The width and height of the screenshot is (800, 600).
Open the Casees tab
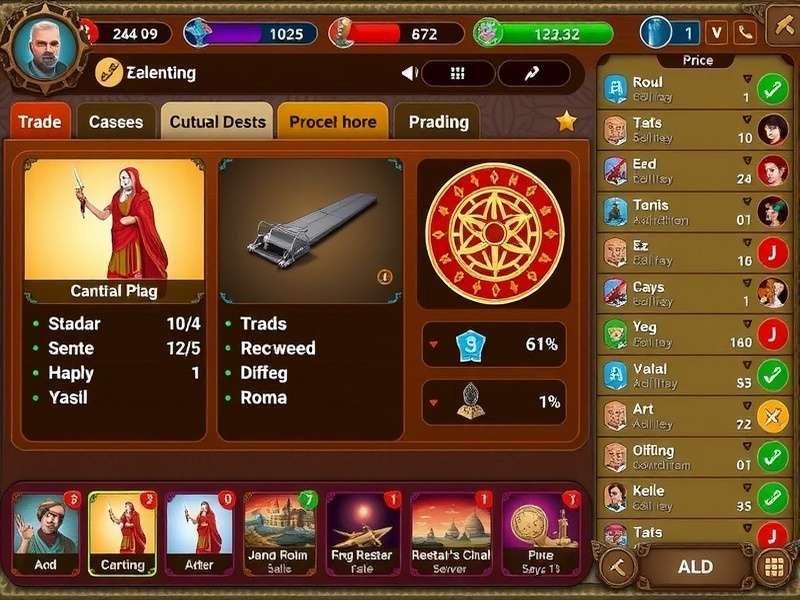pyautogui.click(x=116, y=122)
